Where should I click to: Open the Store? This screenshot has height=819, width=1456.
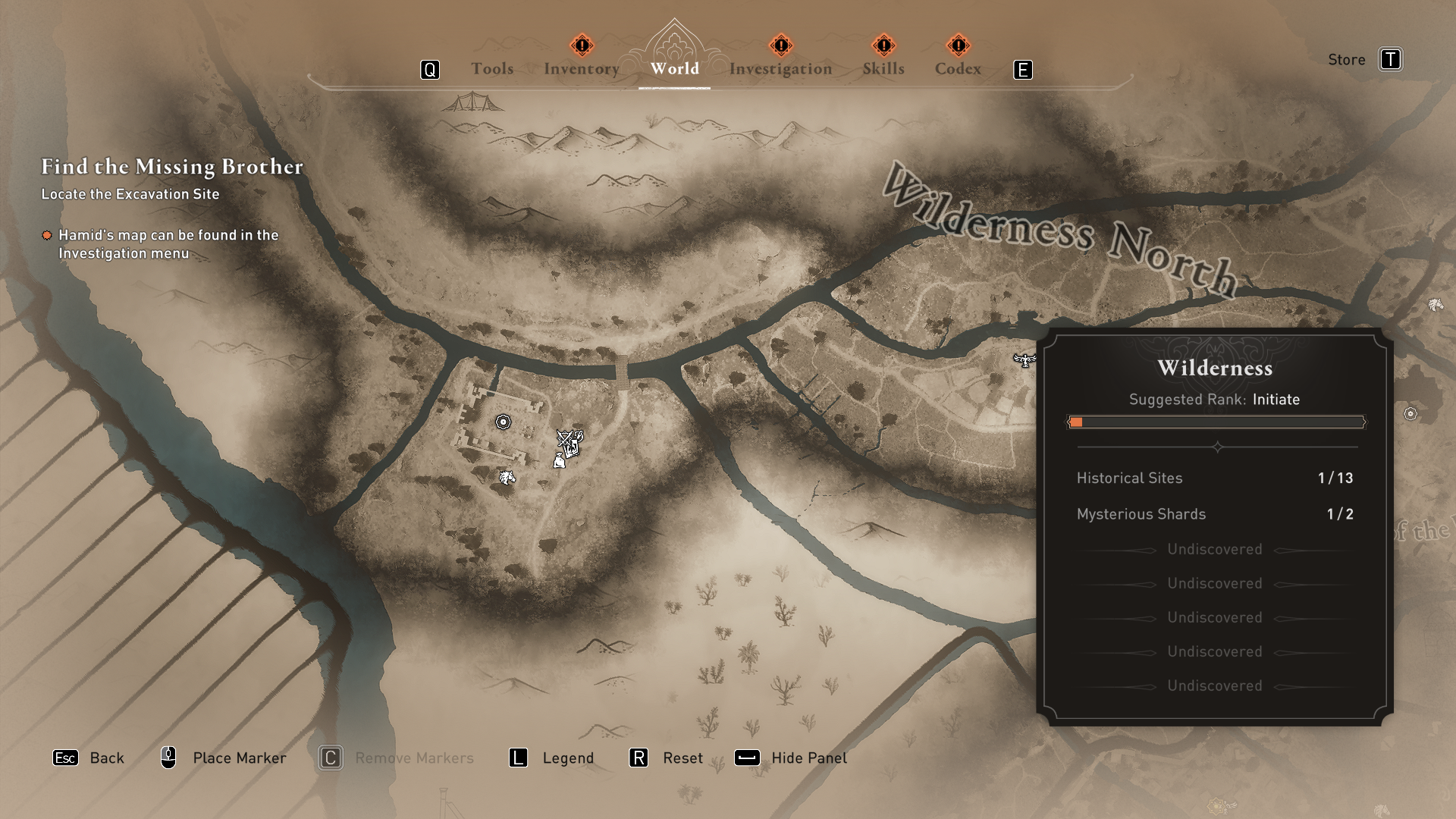point(1346,59)
